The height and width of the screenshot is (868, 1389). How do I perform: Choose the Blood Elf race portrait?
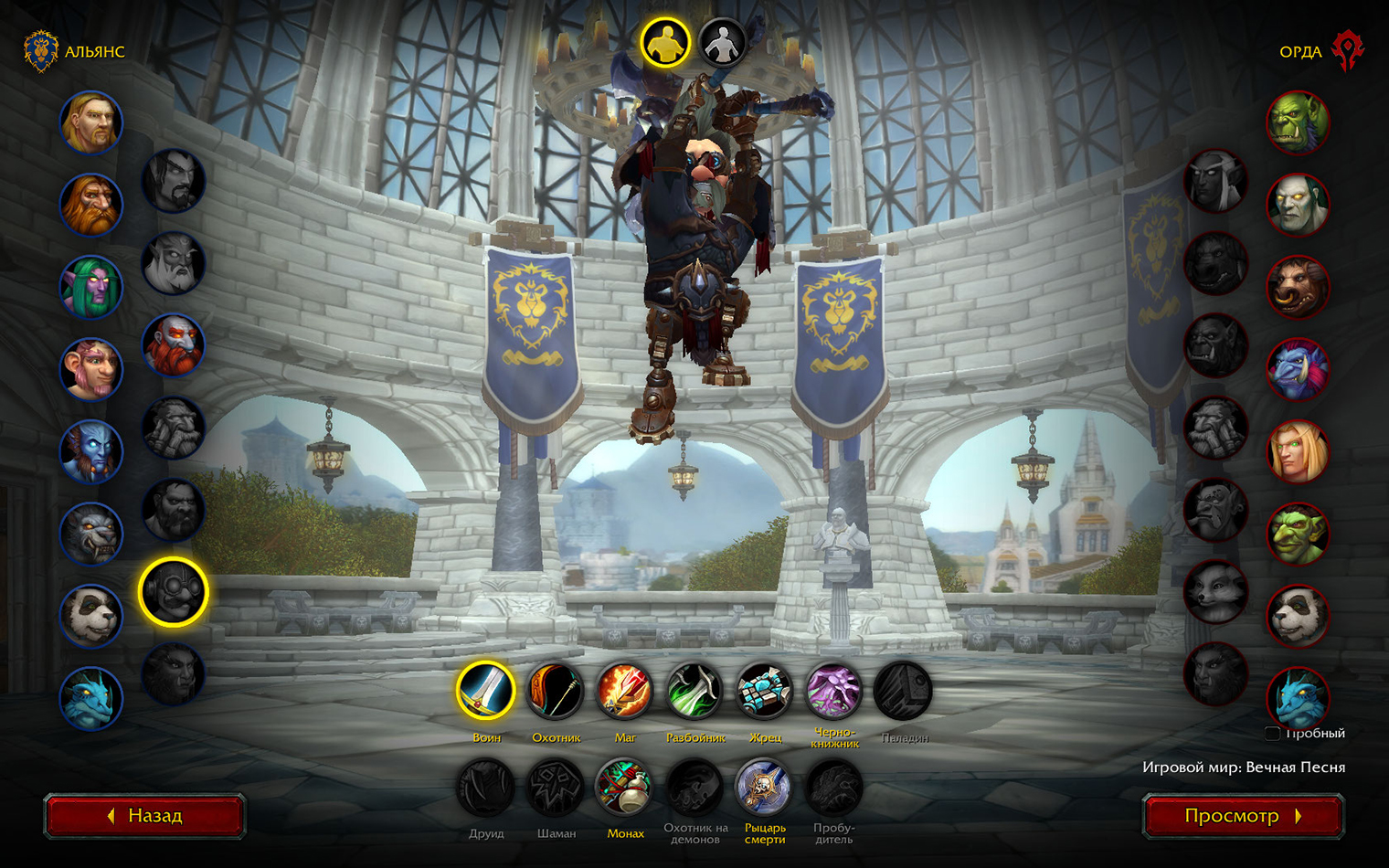[1298, 451]
